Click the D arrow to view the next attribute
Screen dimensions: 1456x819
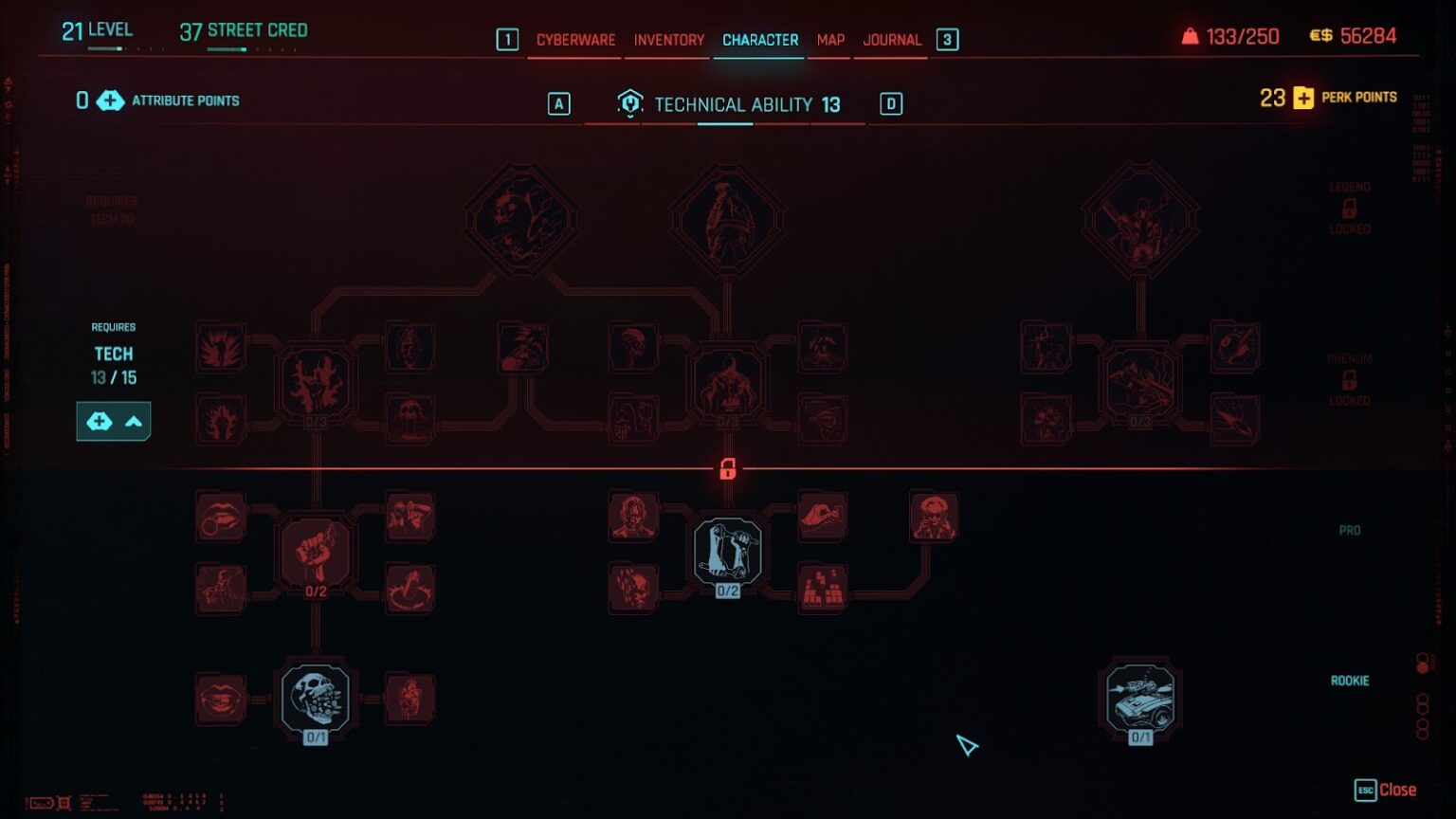pyautogui.click(x=889, y=104)
